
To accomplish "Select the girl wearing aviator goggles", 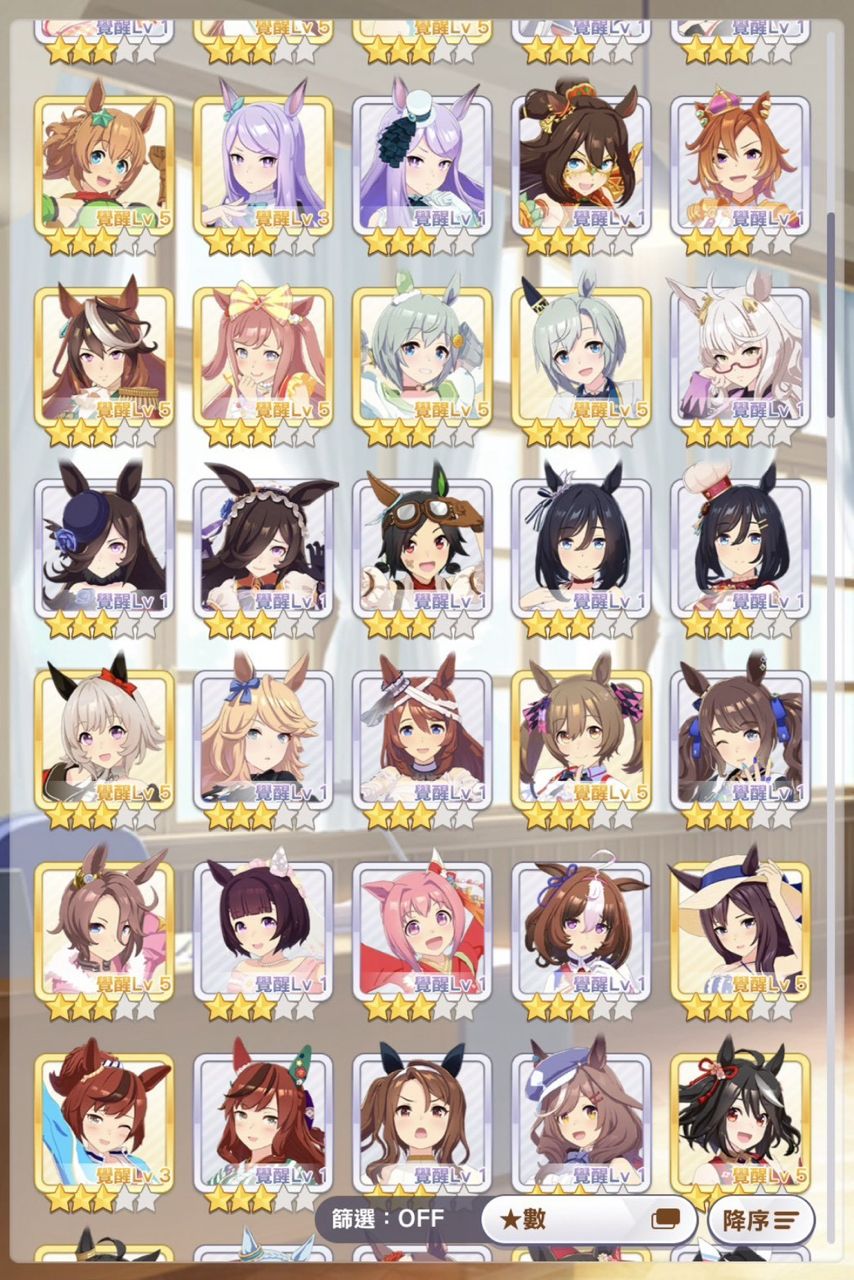I will [422, 548].
